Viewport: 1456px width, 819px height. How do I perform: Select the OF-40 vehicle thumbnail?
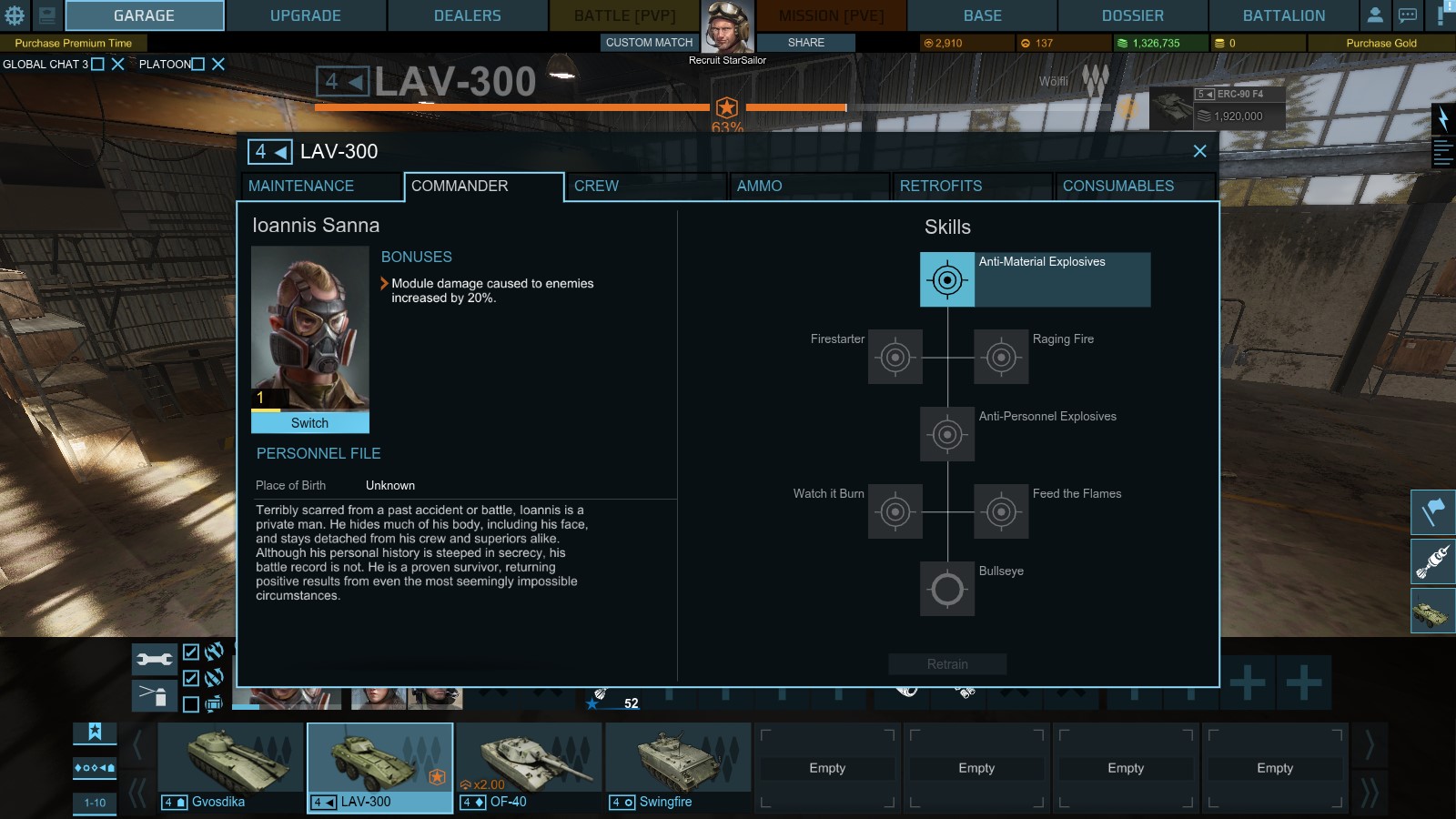click(528, 760)
